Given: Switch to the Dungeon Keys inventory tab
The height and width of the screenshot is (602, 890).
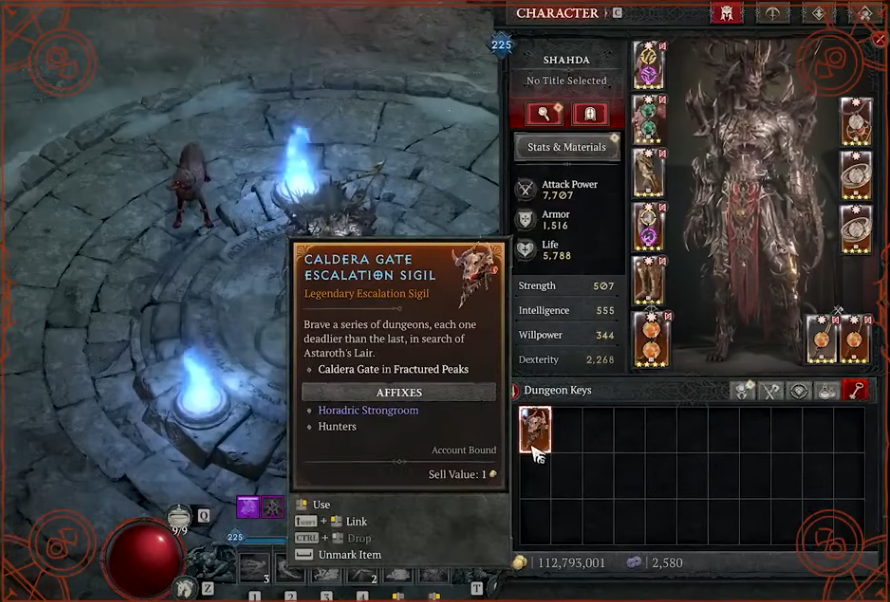Looking at the screenshot, I should tap(855, 390).
